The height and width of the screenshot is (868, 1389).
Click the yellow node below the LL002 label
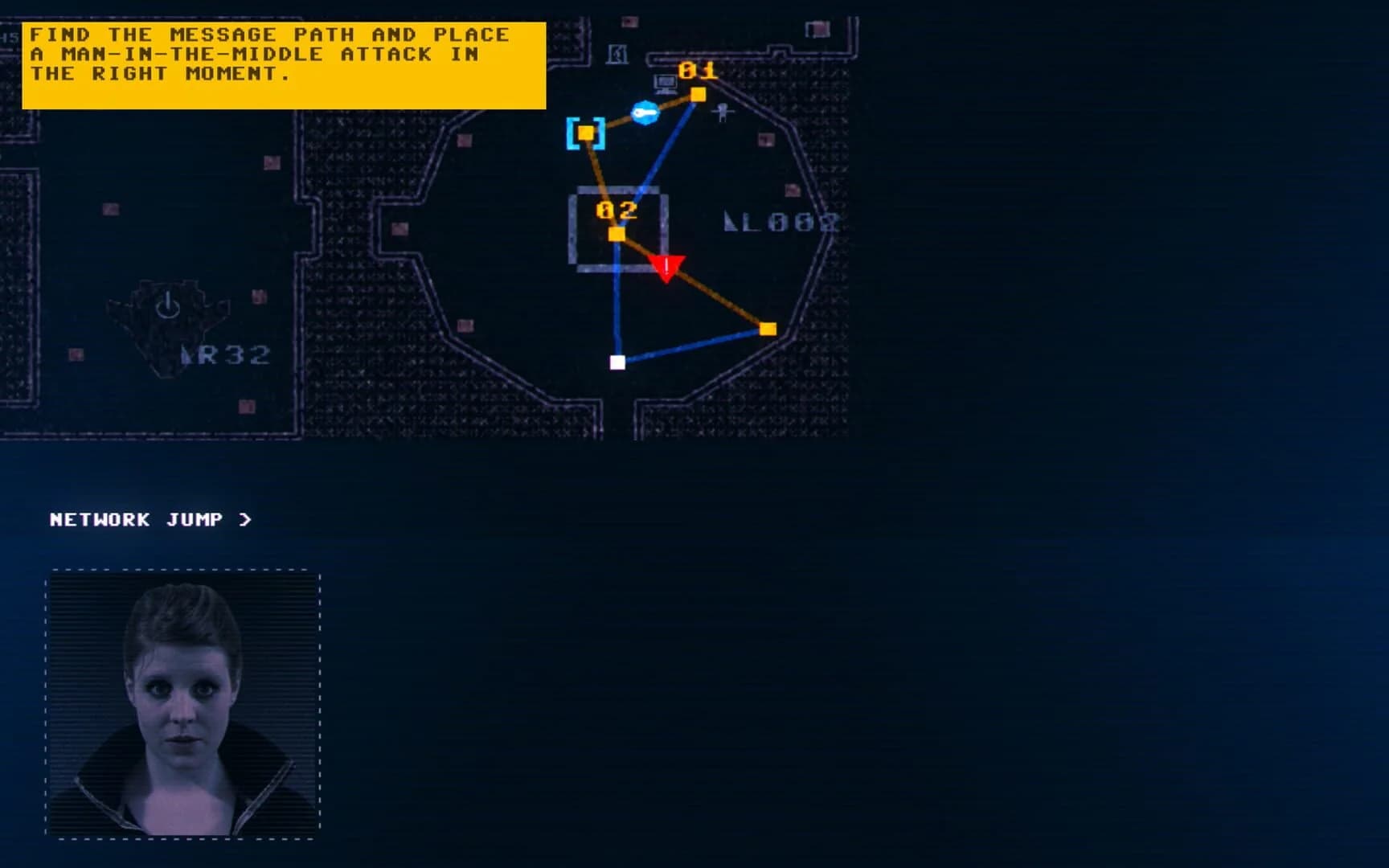[x=768, y=327]
